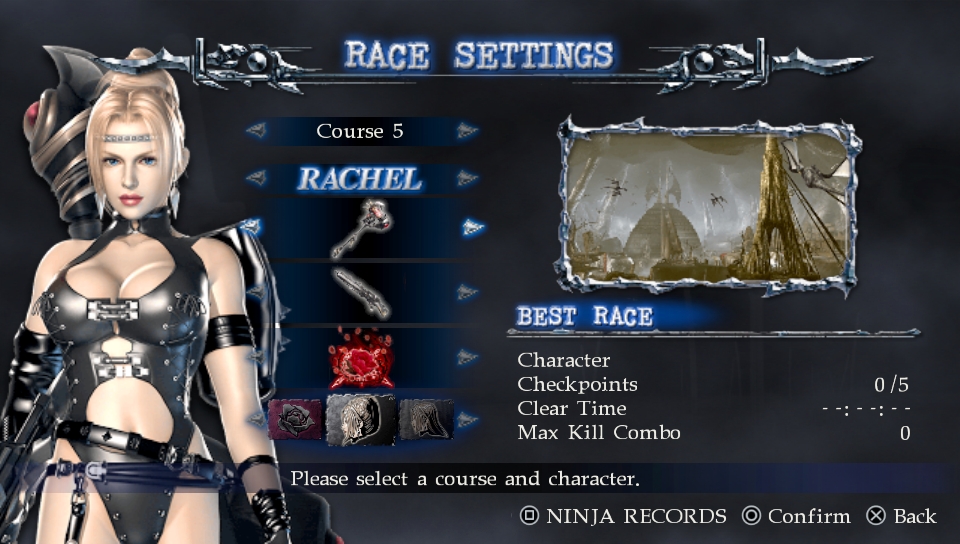Click the right arrow next to Course 5
This screenshot has height=544, width=960.
(467, 131)
